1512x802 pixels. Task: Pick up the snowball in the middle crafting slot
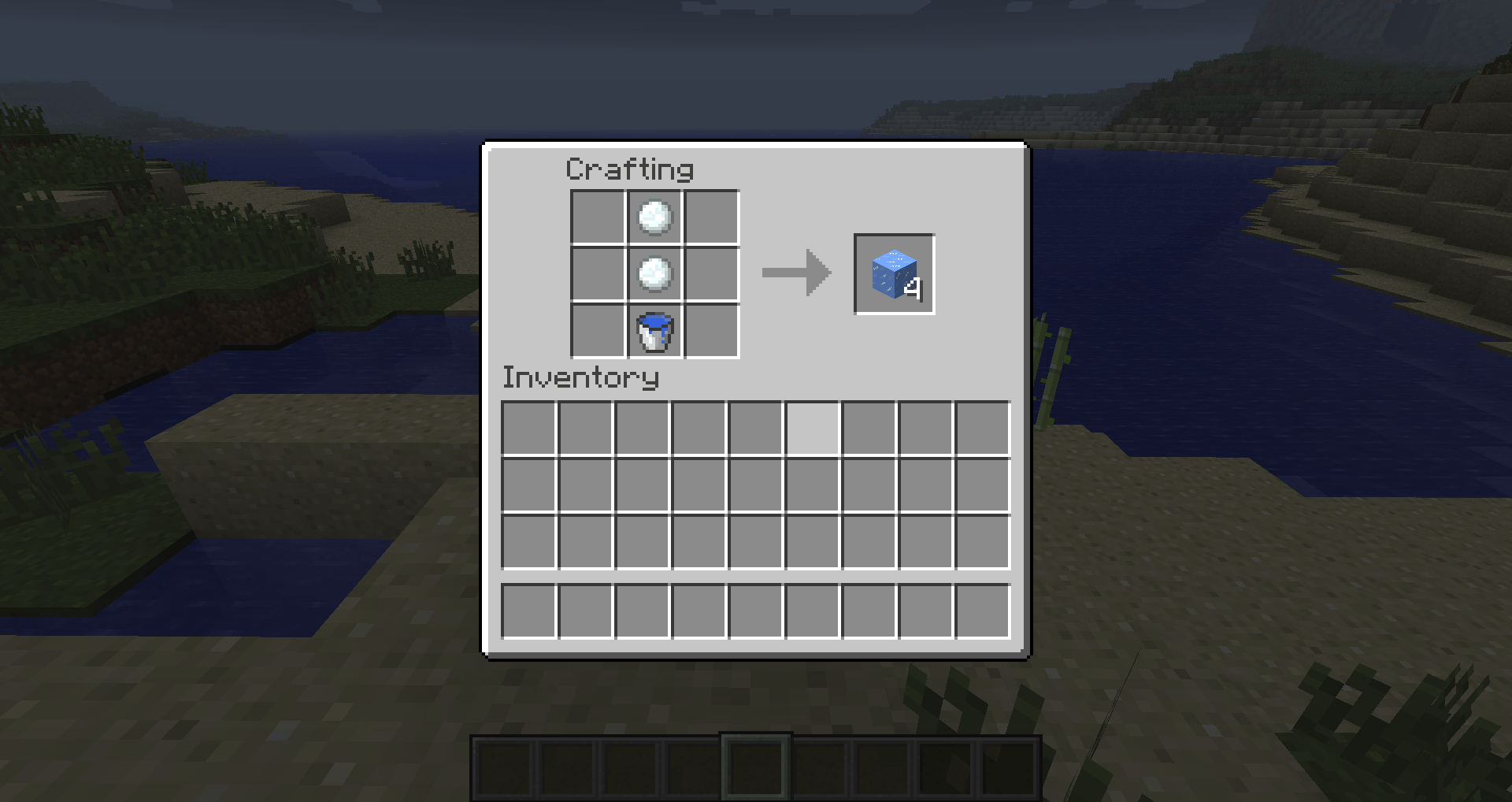pyautogui.click(x=654, y=273)
